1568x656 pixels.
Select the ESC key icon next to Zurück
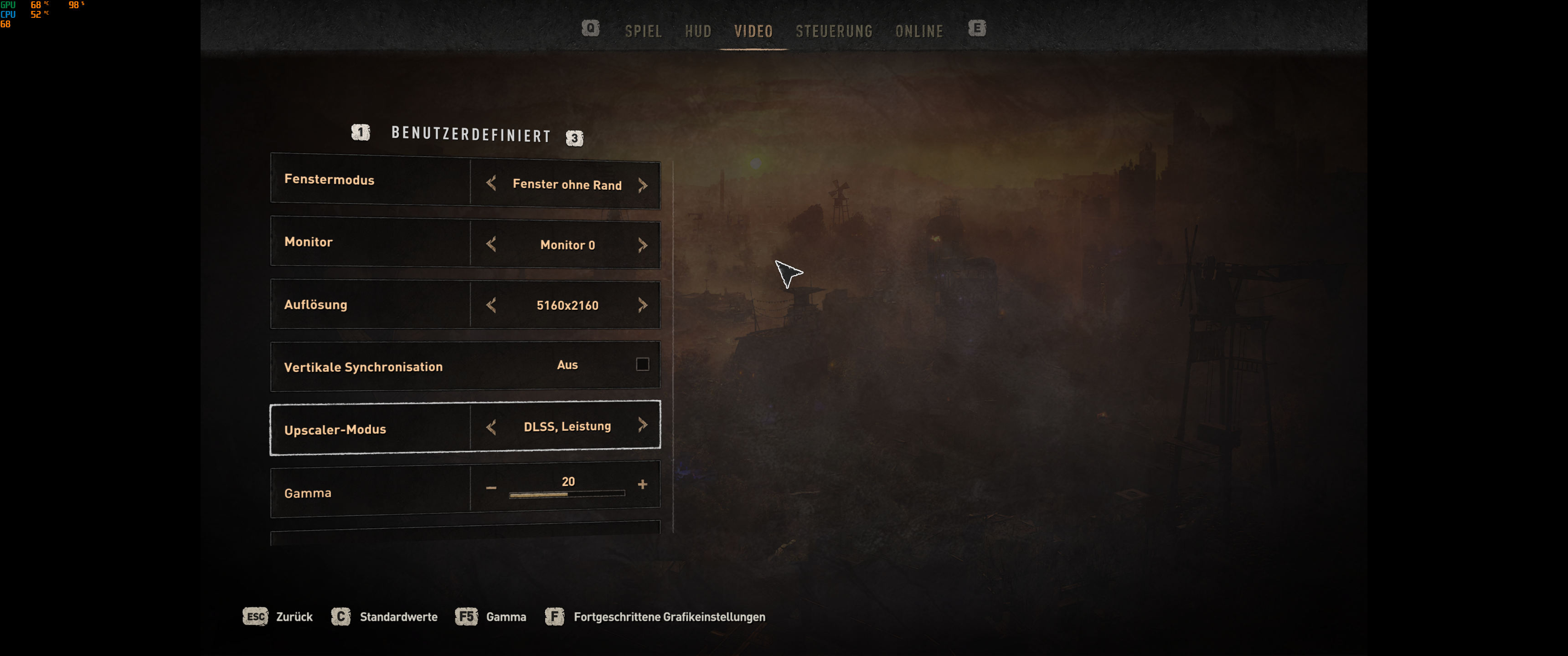tap(255, 616)
